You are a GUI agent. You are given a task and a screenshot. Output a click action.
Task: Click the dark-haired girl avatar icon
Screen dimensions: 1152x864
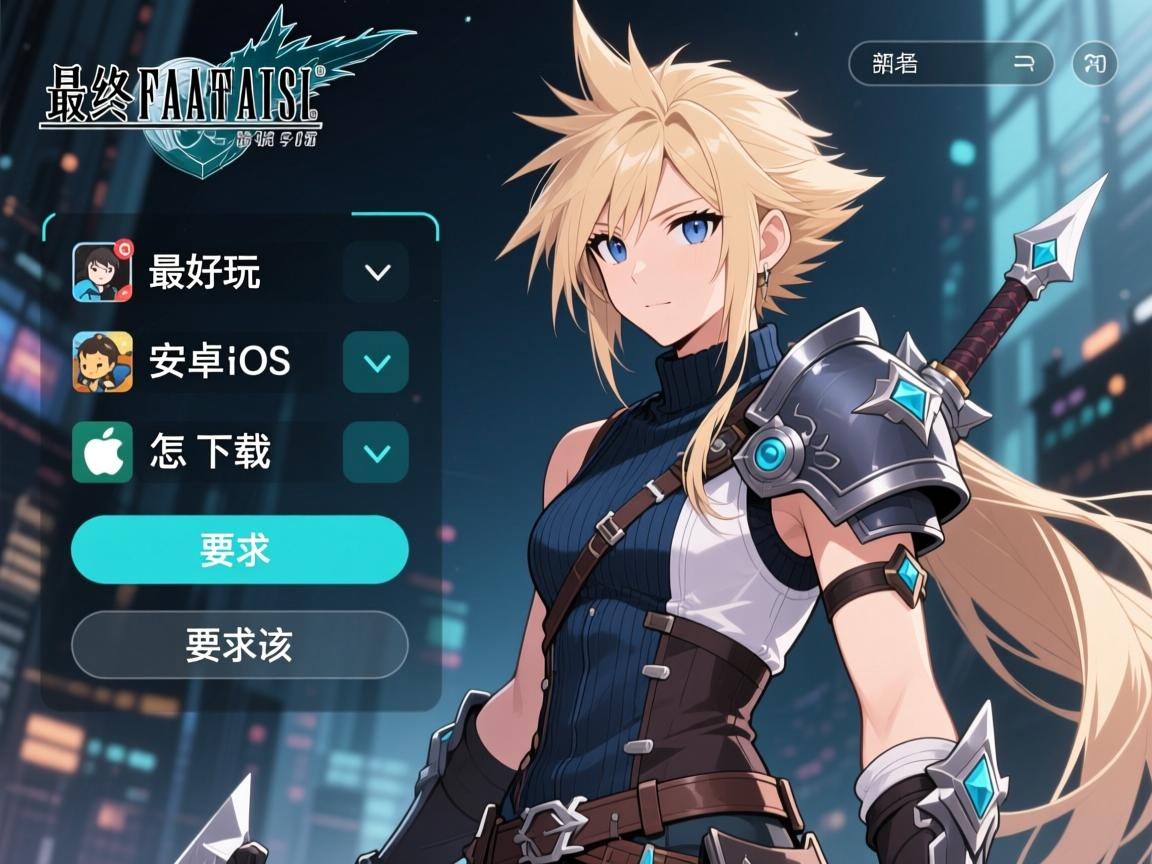point(102,272)
